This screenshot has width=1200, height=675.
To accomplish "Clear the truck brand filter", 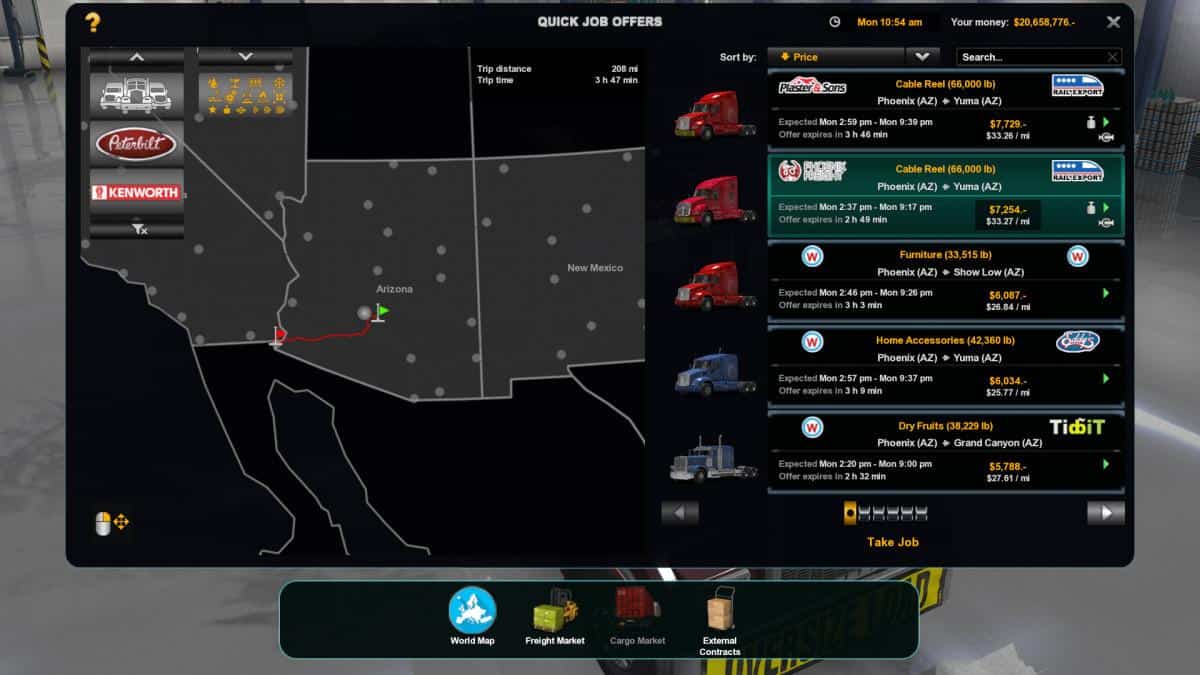I will pos(138,230).
